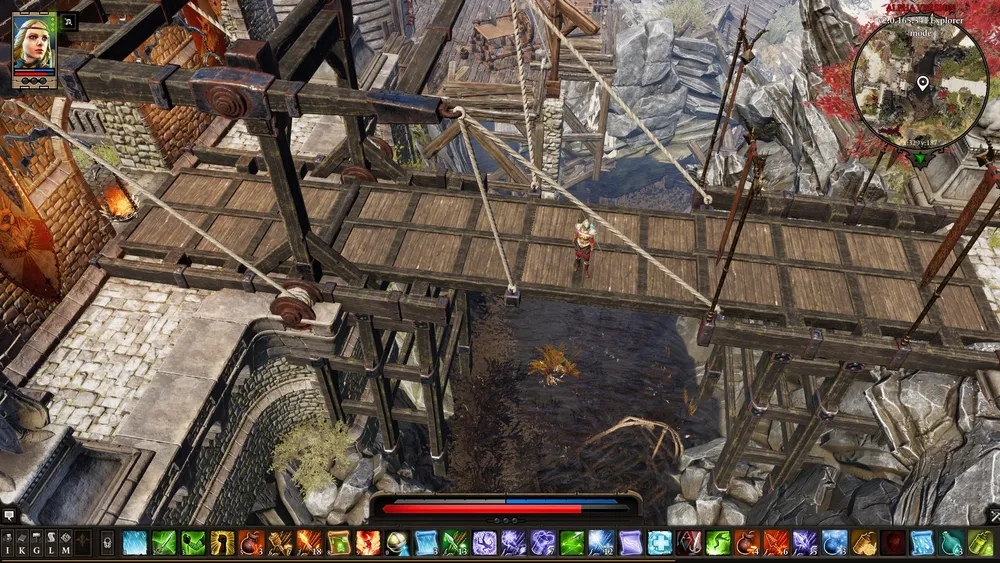Use the yellow-green grenade bottle item
This screenshot has width=1000, height=563.
[x=981, y=543]
